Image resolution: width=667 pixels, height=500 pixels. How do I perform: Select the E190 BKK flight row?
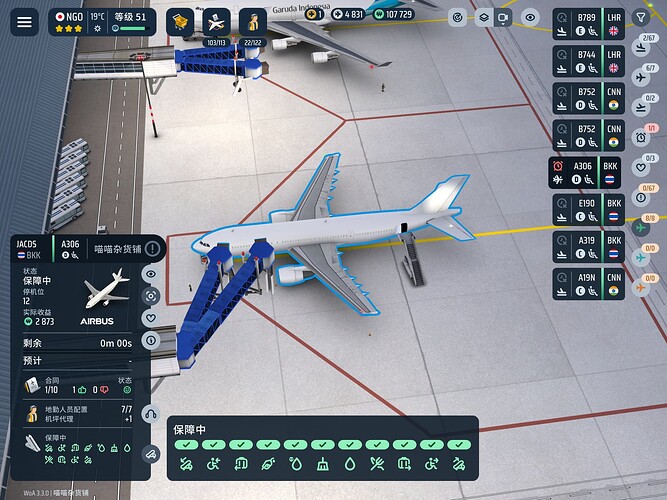pos(589,209)
